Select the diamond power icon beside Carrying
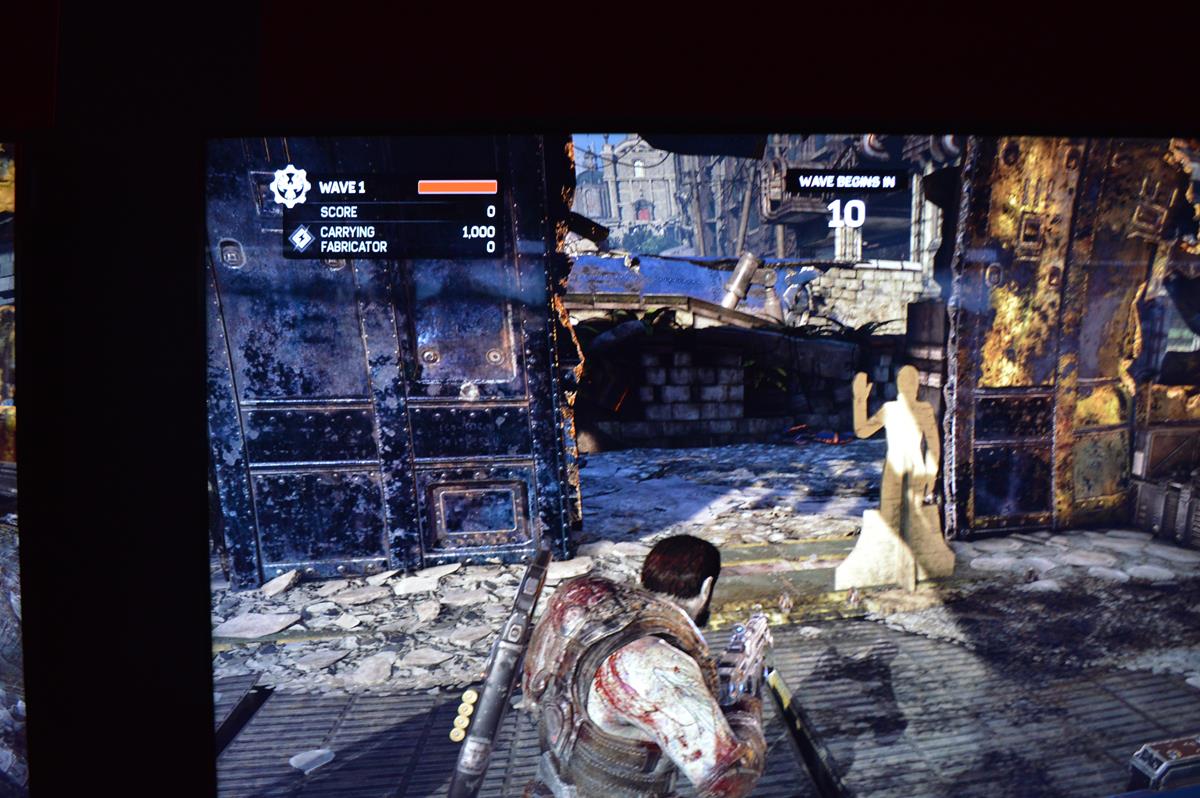1200x798 pixels. 301,238
